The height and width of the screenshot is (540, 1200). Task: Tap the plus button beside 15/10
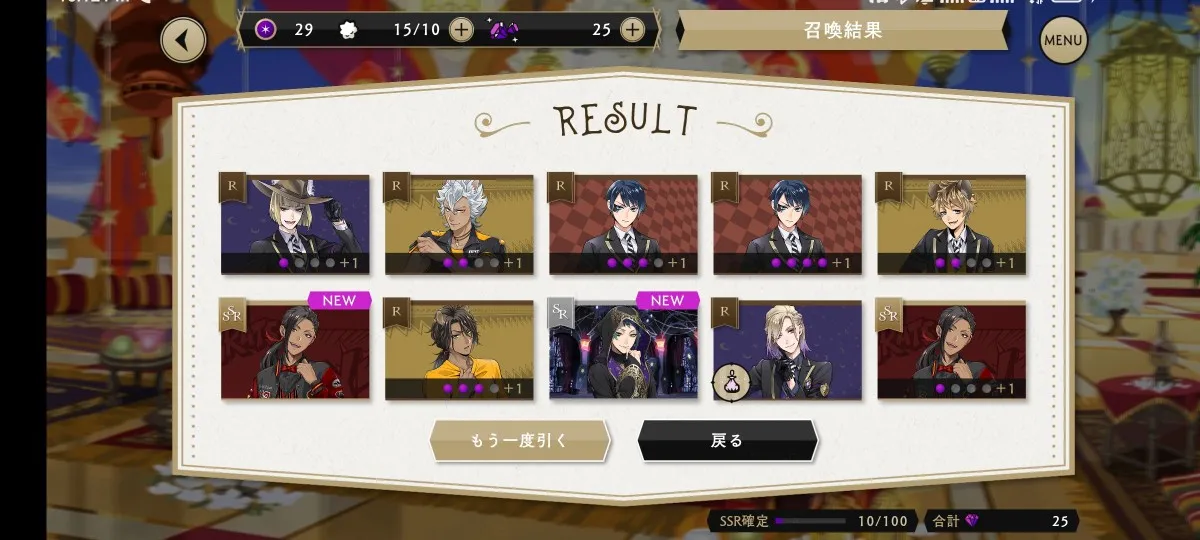[460, 29]
